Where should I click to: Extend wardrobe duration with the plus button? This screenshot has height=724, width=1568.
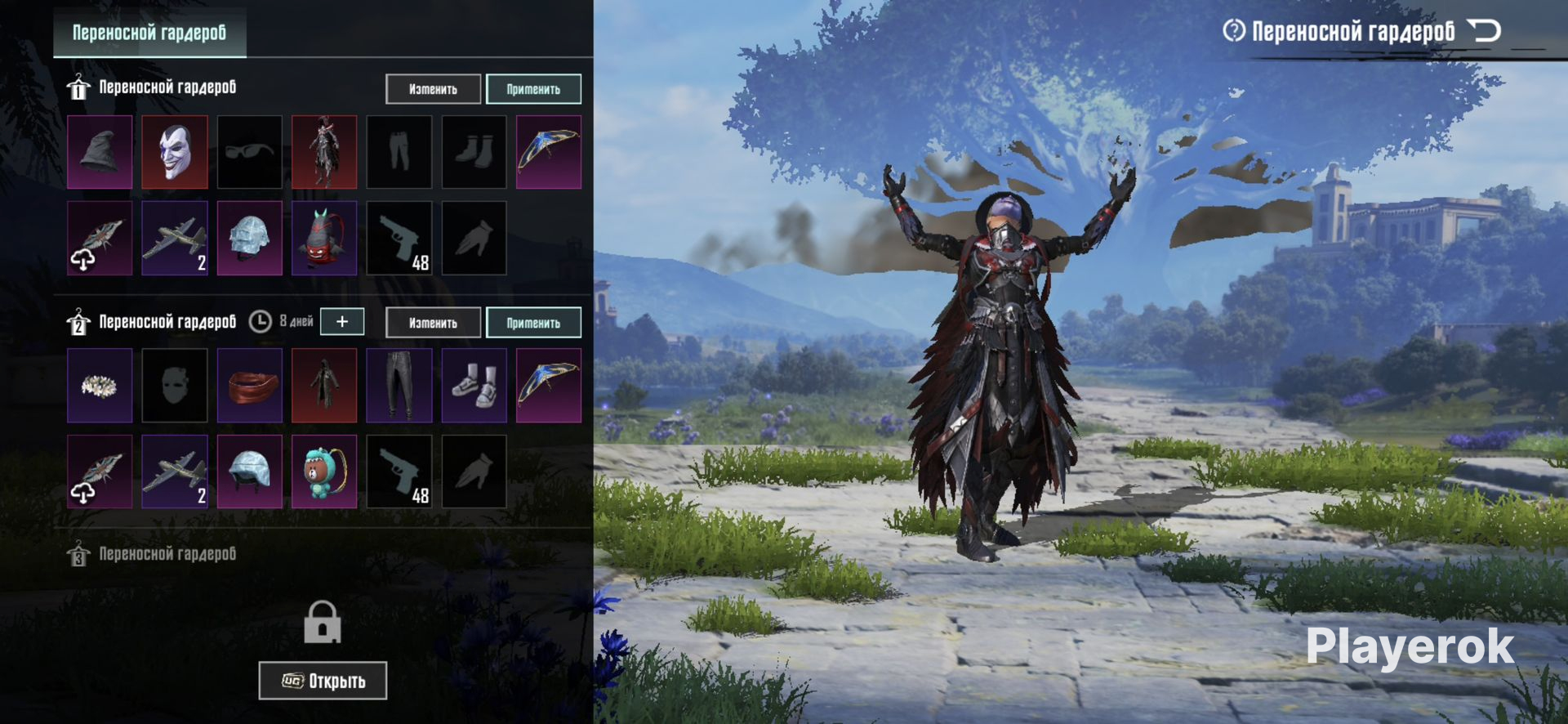(x=342, y=322)
